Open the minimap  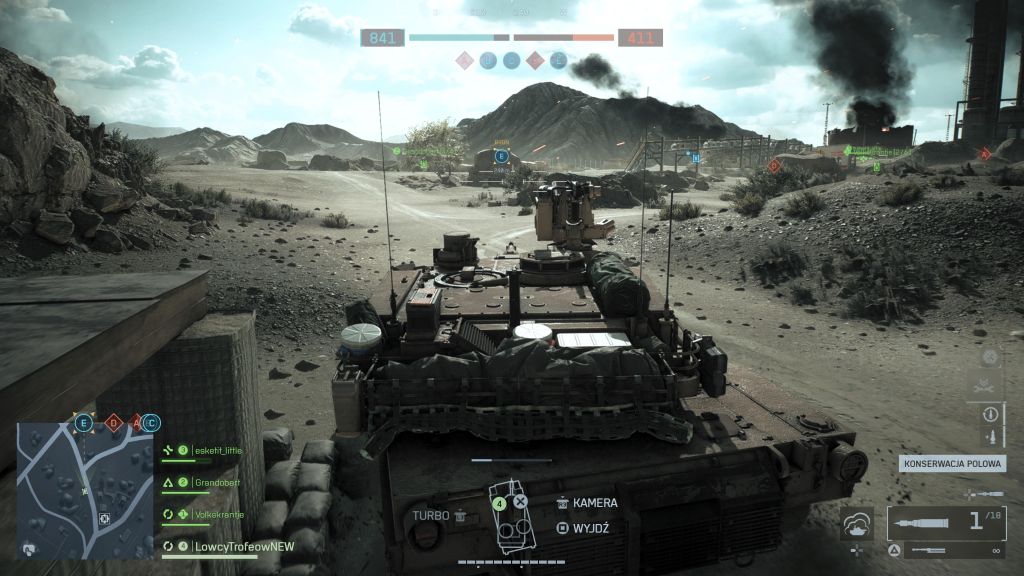click(85, 490)
